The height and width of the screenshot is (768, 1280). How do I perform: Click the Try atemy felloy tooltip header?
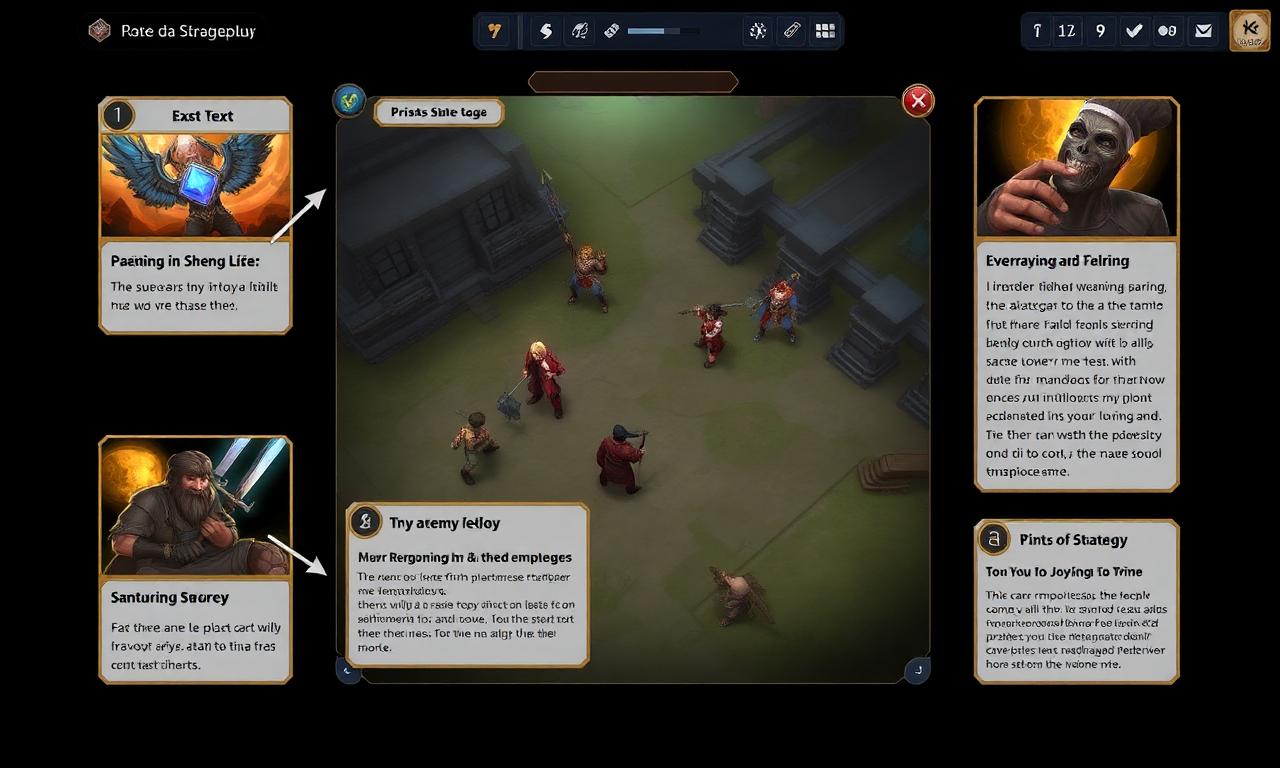tap(445, 523)
